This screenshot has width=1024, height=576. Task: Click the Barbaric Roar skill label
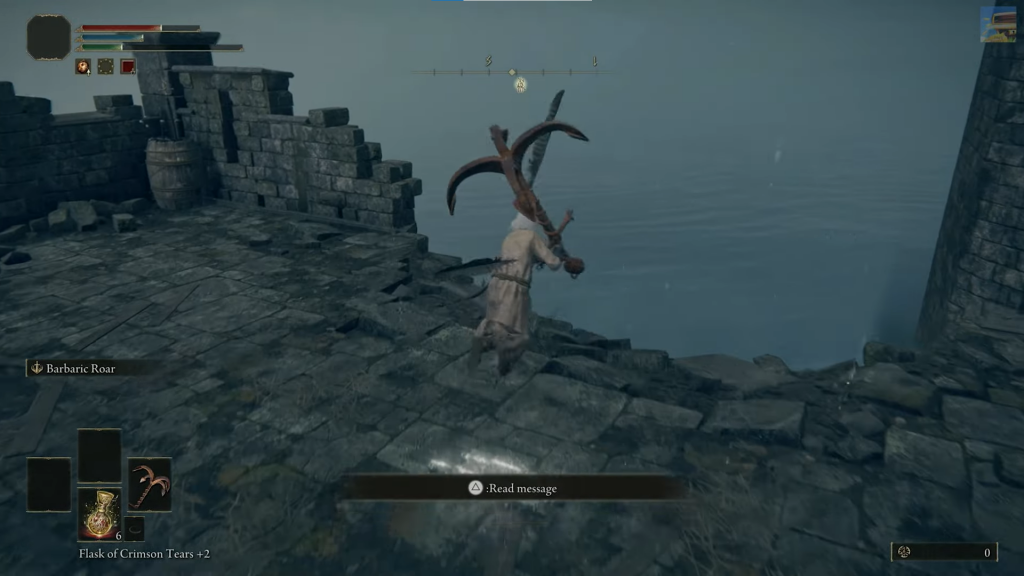coord(80,368)
